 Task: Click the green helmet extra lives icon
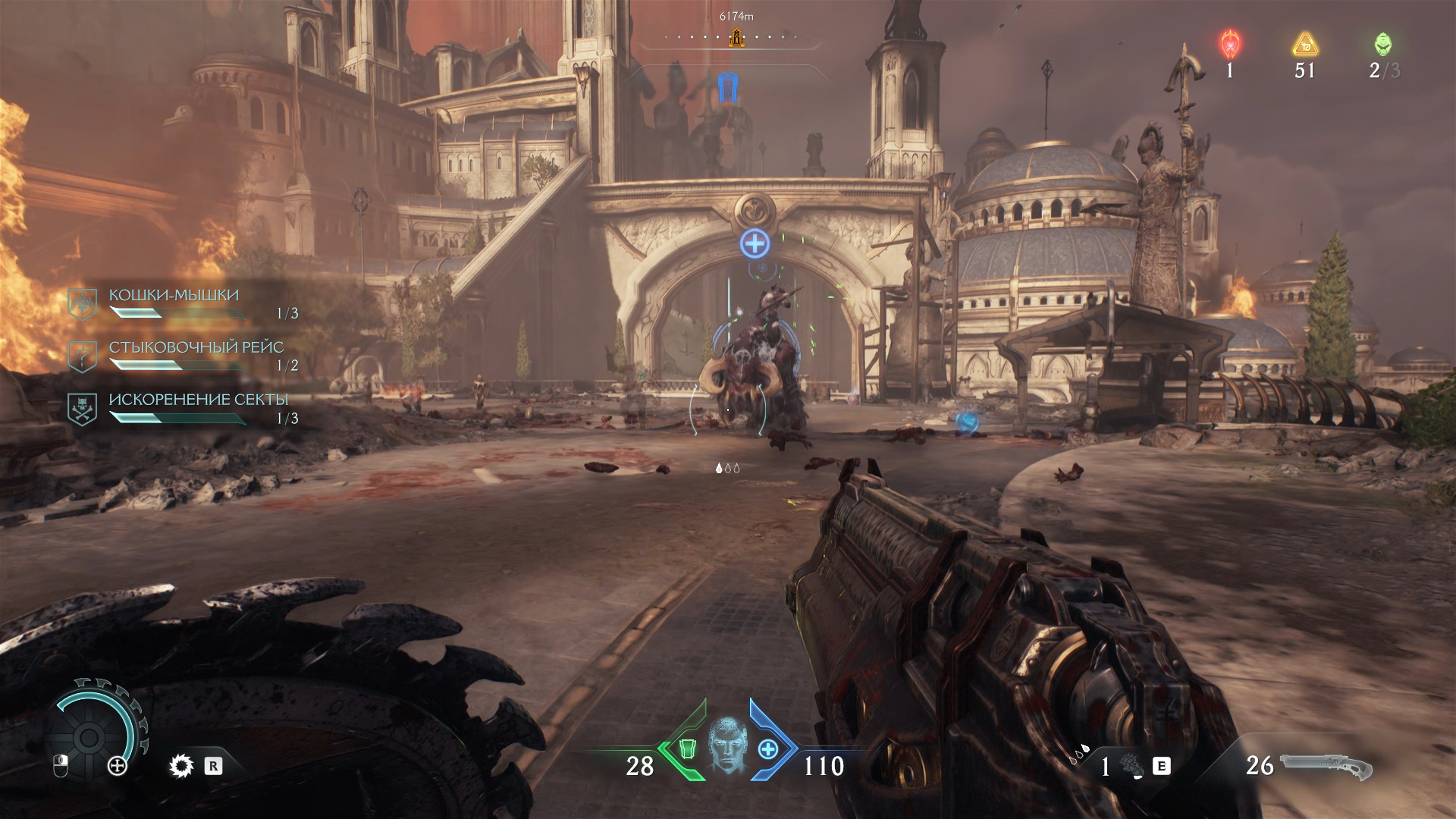pos(1383,44)
